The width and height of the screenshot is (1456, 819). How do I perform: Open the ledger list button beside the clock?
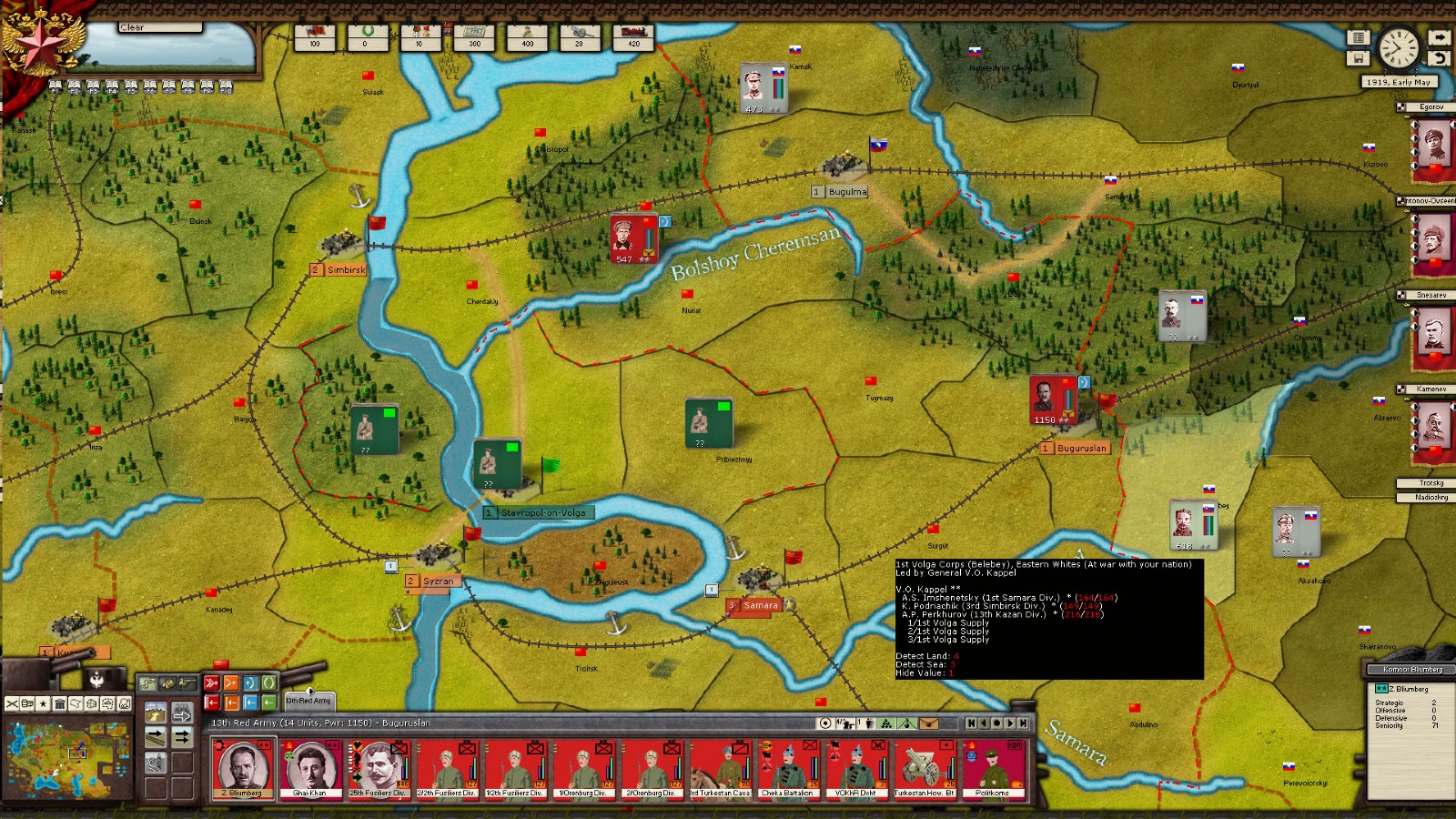point(1358,38)
